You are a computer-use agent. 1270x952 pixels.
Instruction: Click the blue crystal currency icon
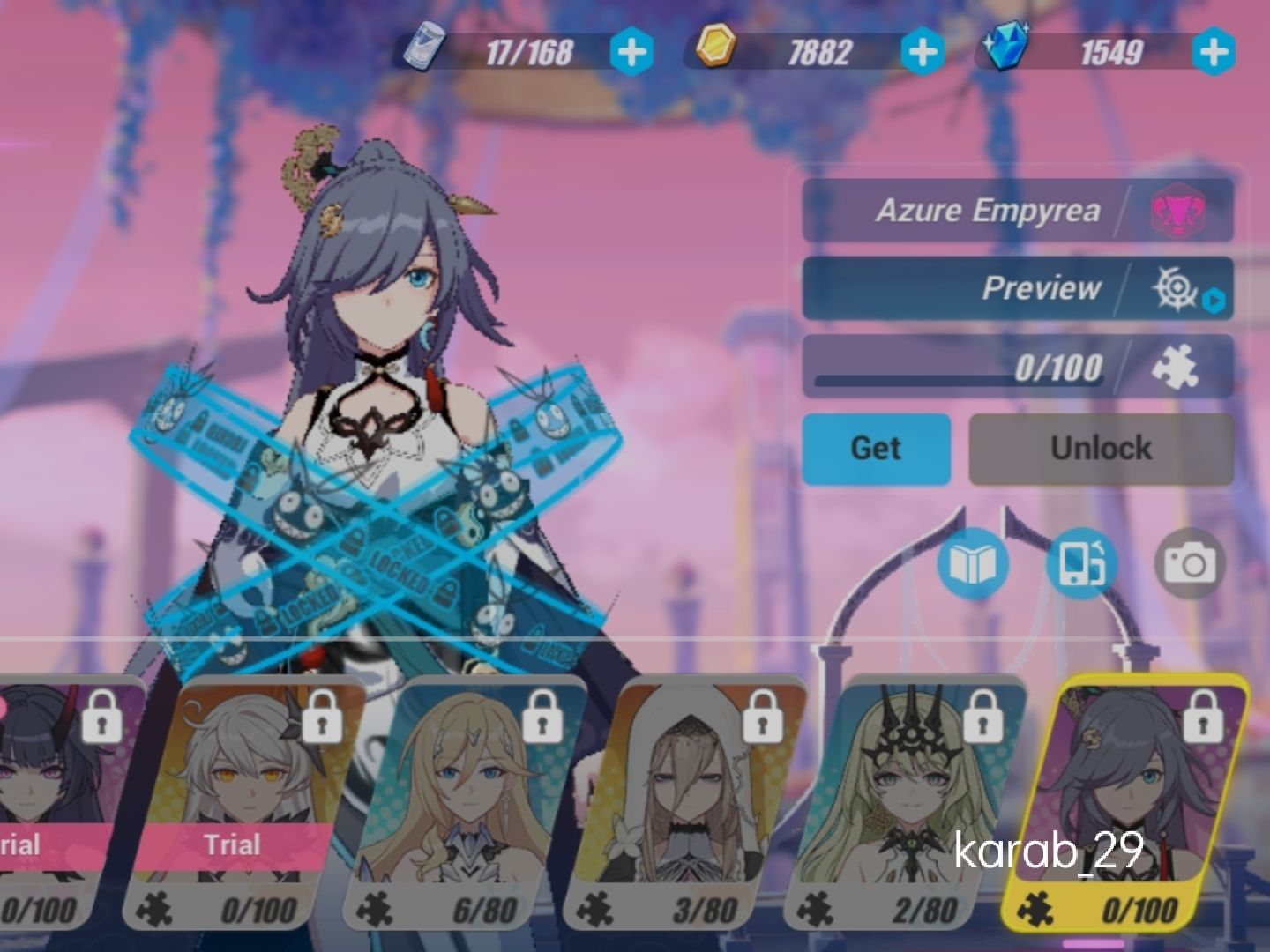coord(1005,48)
